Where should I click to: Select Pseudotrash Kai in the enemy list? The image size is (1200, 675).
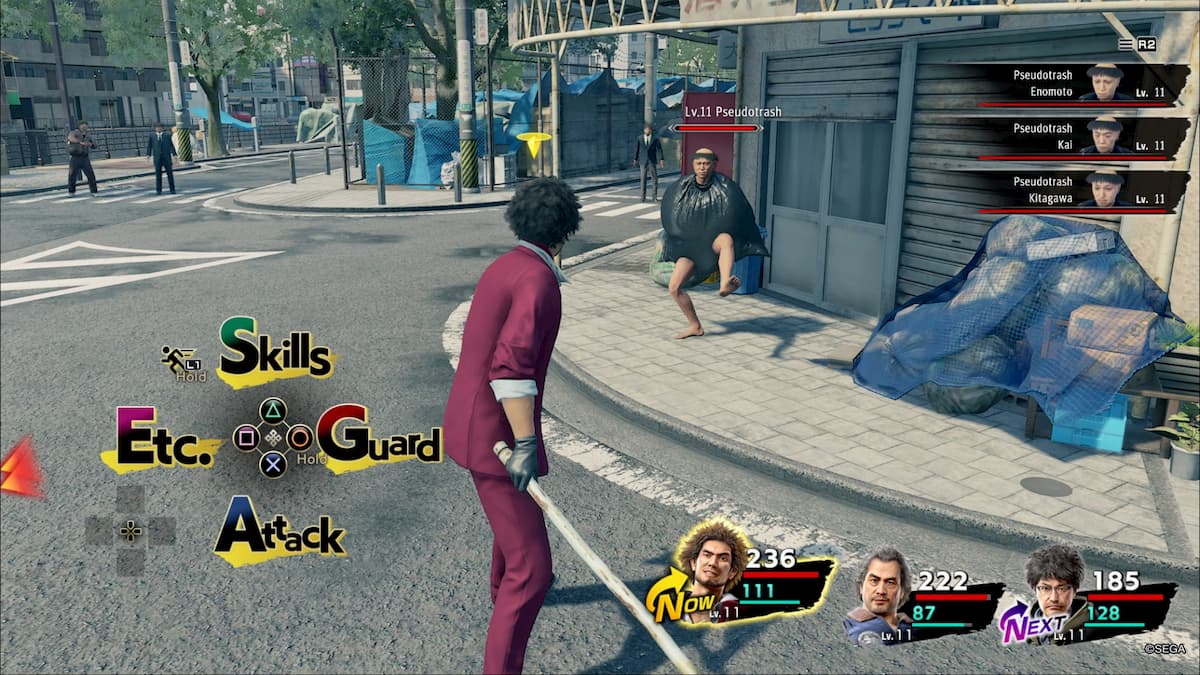(x=1075, y=138)
